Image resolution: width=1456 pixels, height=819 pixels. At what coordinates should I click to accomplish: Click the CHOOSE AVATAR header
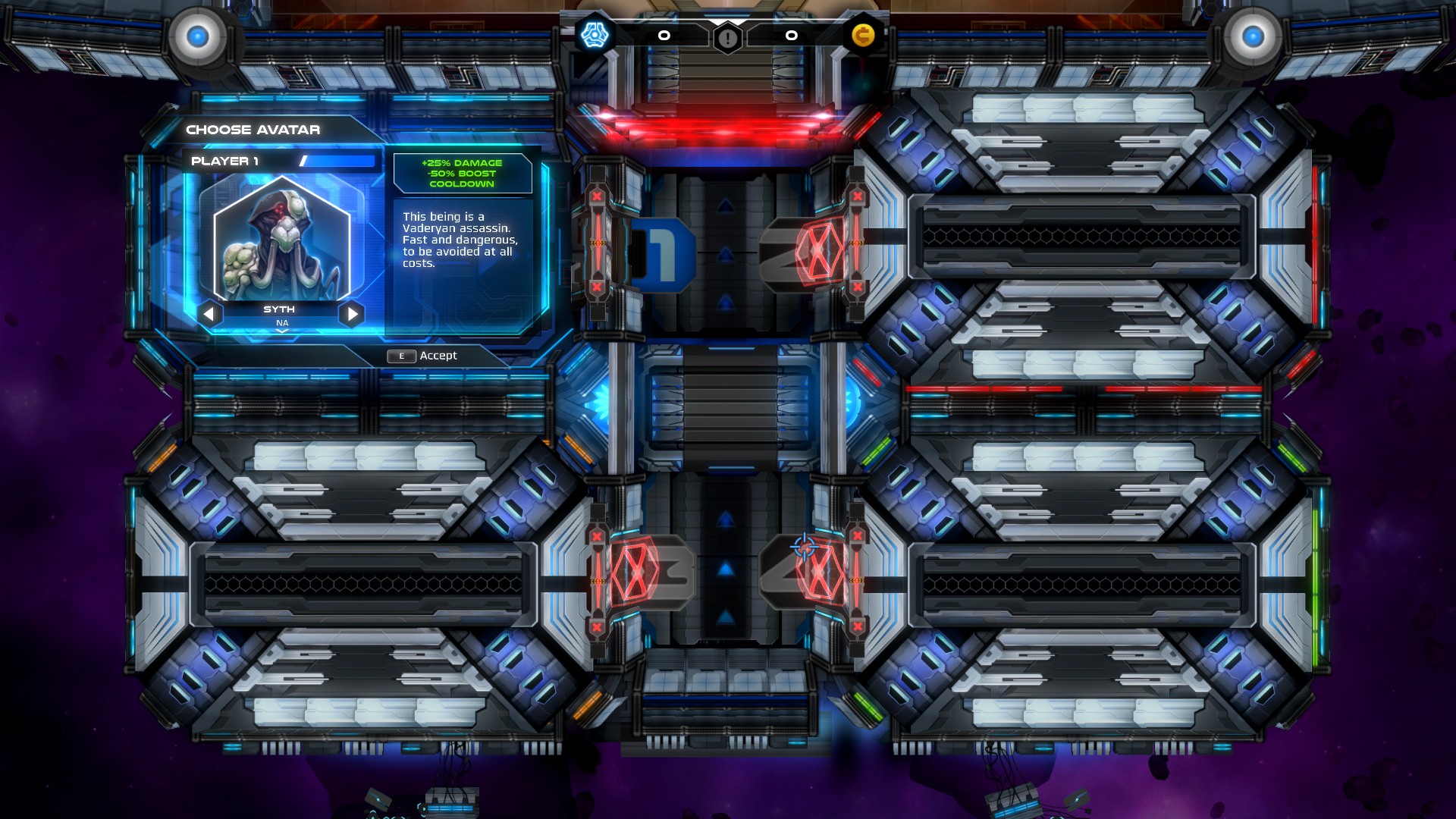(253, 129)
